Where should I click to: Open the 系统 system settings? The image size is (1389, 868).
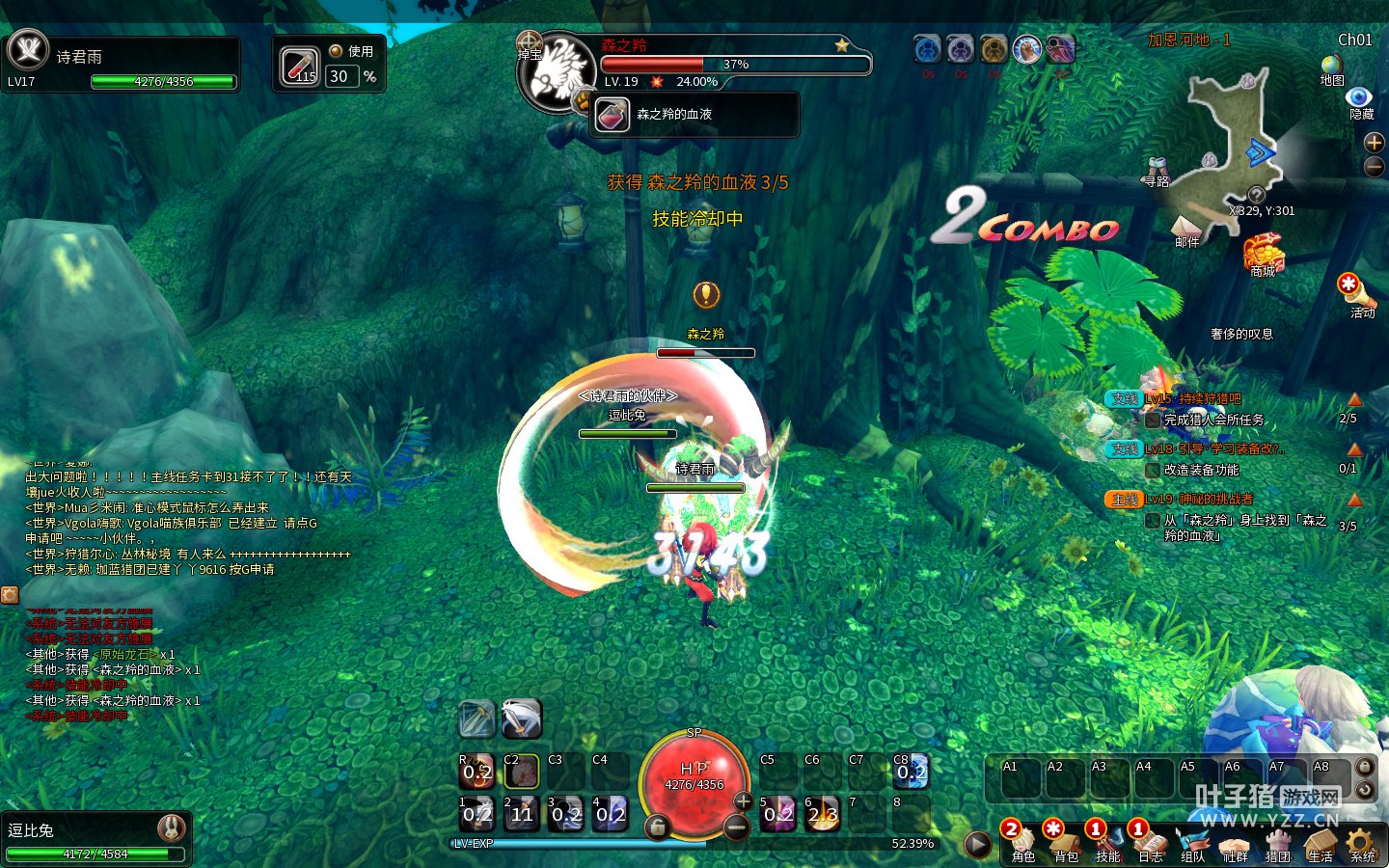[1362, 843]
